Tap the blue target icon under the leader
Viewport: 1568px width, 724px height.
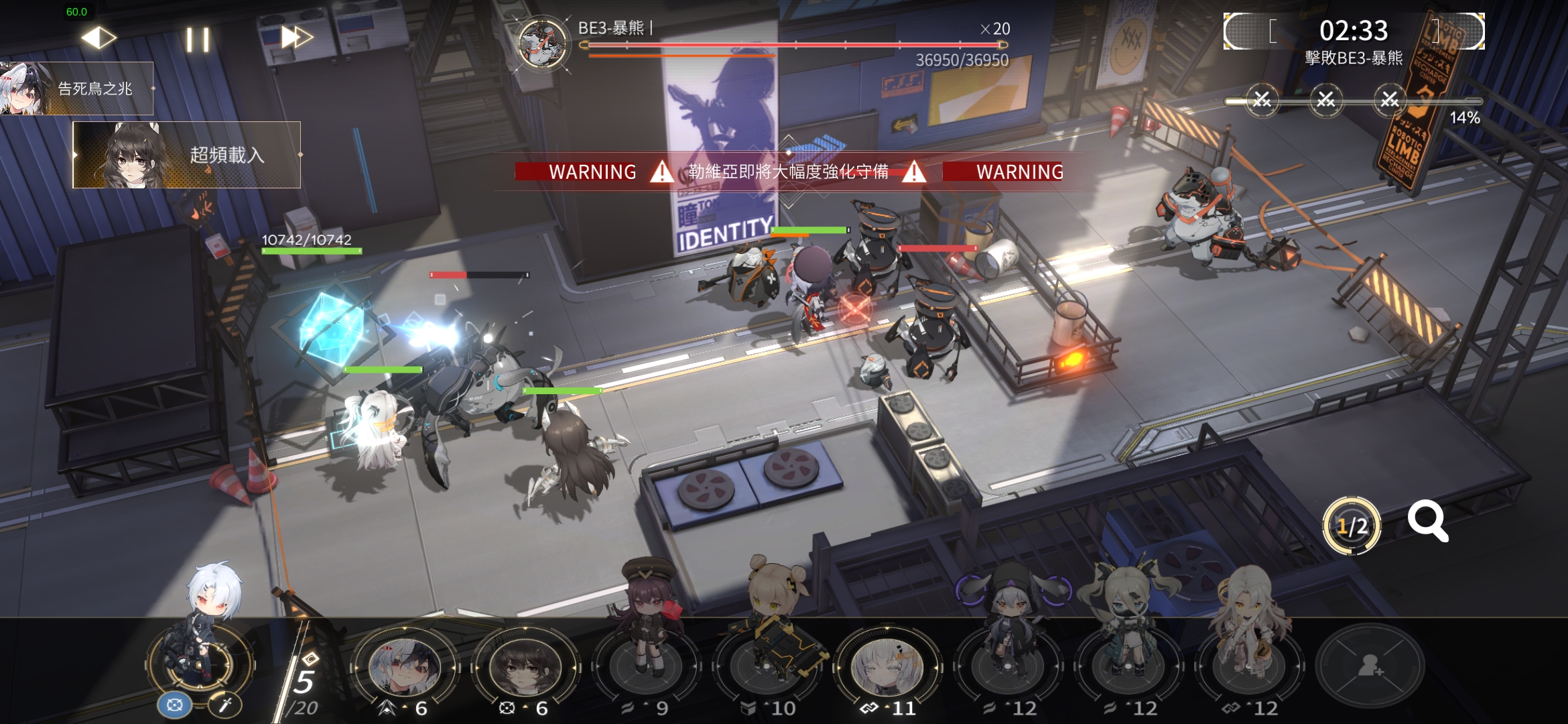pyautogui.click(x=174, y=705)
